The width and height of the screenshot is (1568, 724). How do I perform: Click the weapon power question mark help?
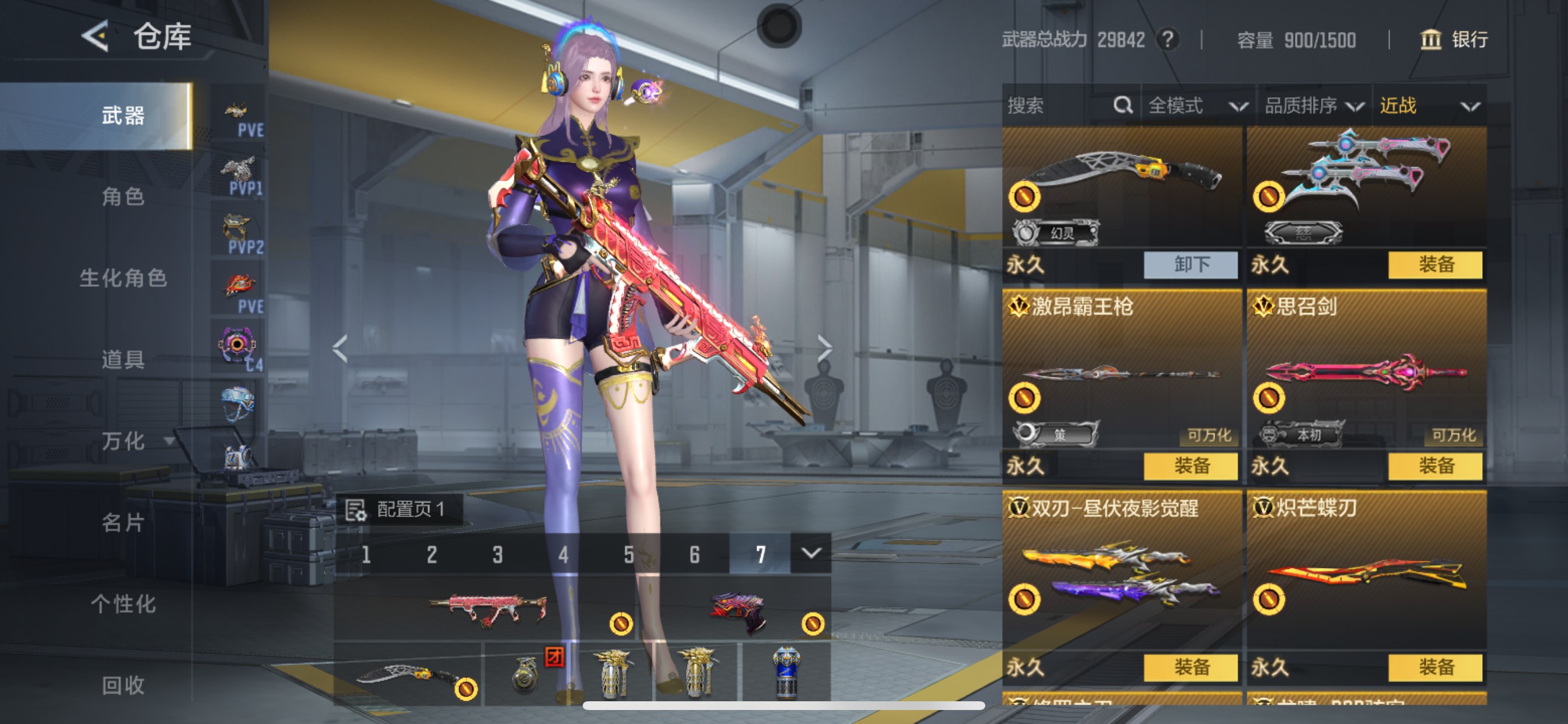point(1167,40)
